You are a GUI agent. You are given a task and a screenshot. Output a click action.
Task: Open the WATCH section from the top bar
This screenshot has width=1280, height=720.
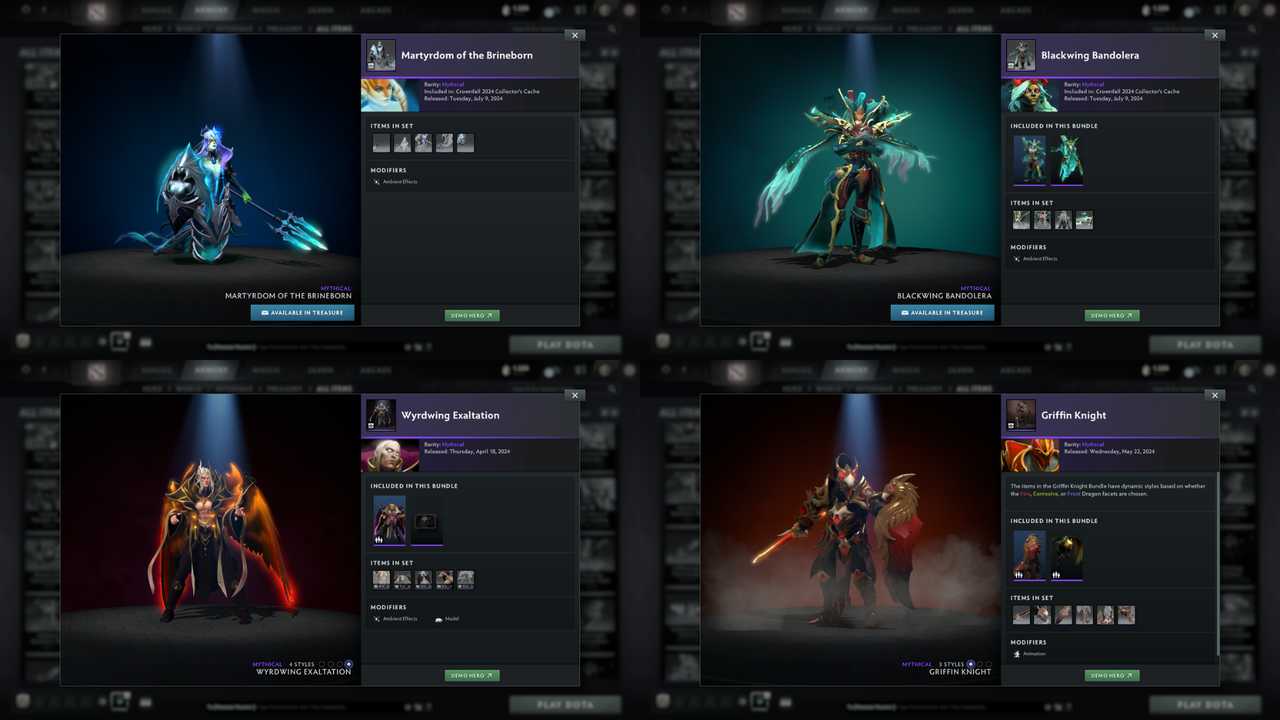pos(267,10)
